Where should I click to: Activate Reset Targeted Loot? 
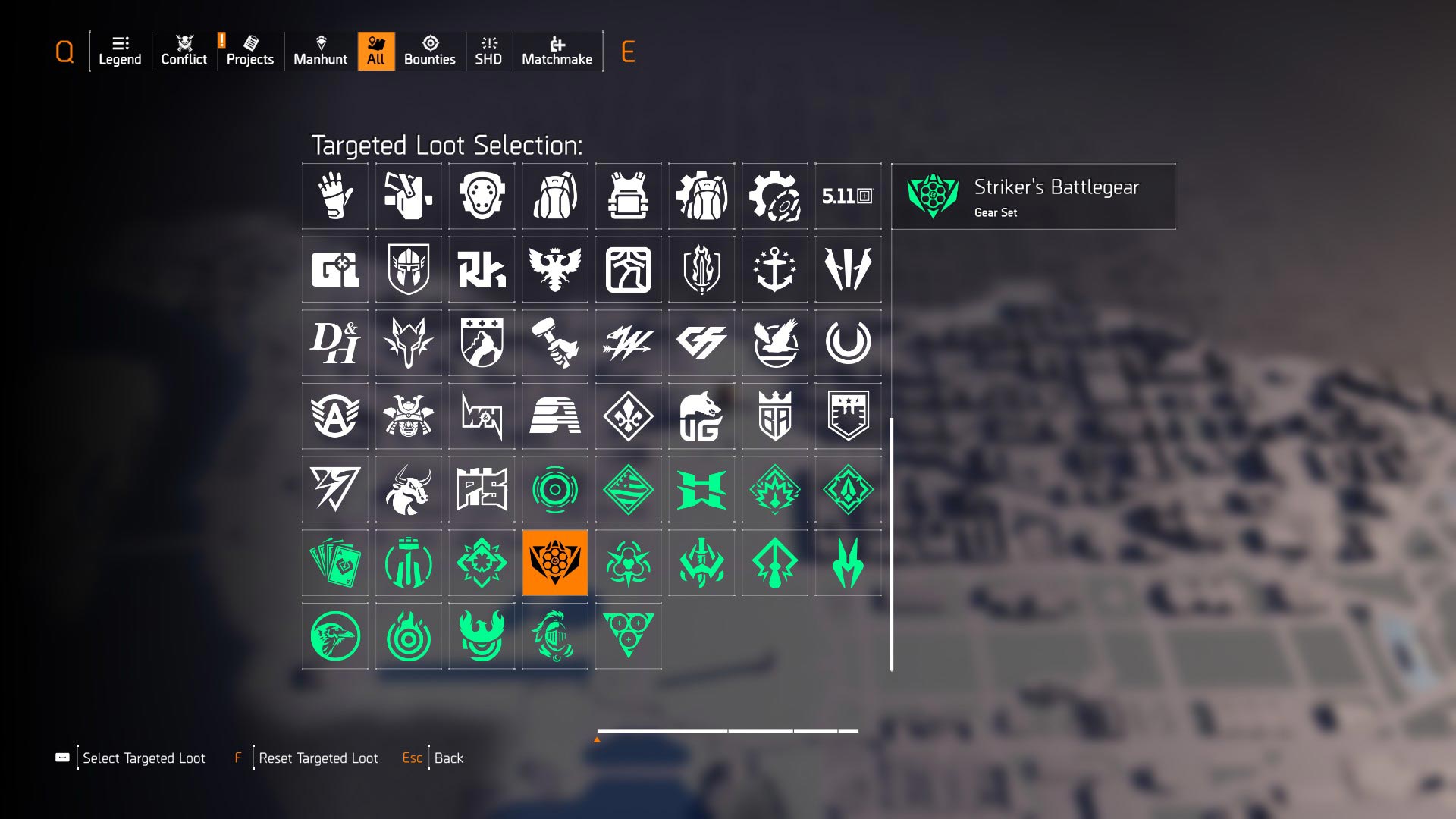(x=318, y=758)
